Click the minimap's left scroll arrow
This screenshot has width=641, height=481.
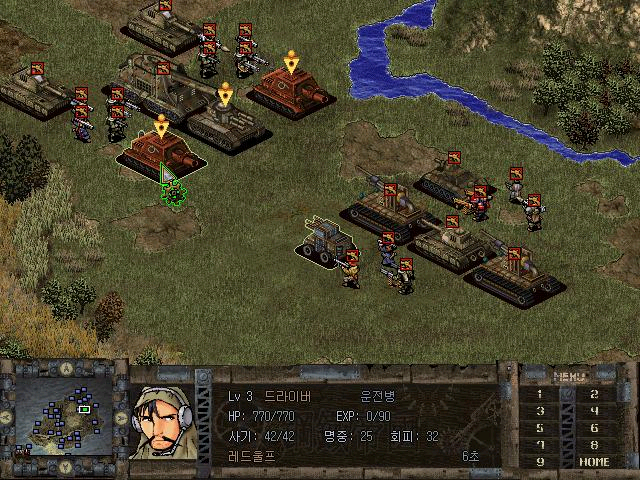tap(8, 414)
